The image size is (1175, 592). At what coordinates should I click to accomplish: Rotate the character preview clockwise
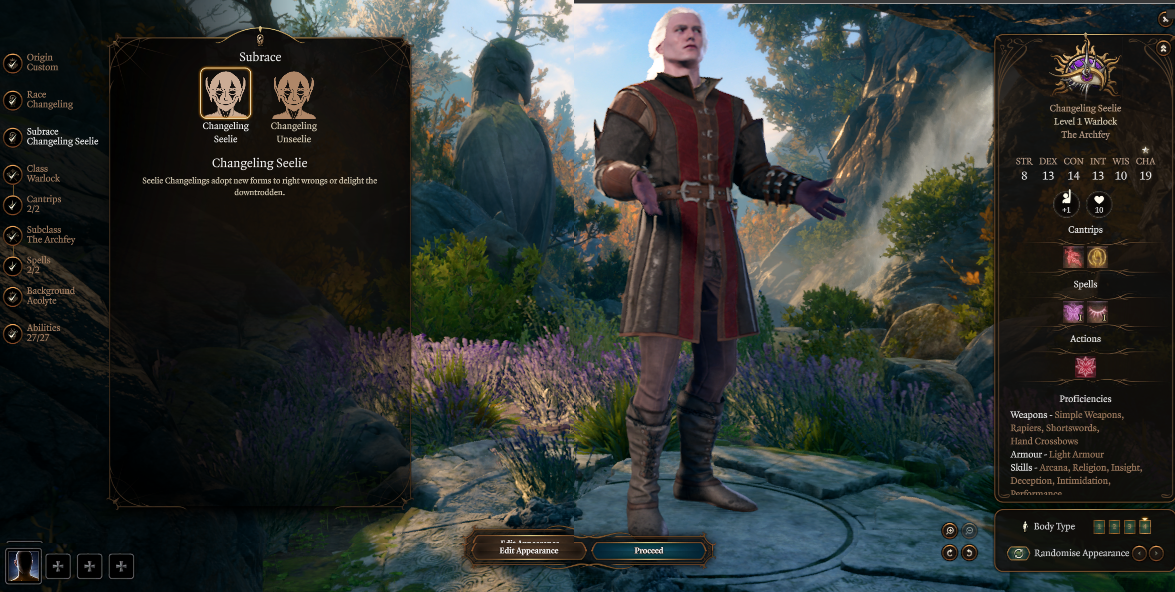pos(950,552)
